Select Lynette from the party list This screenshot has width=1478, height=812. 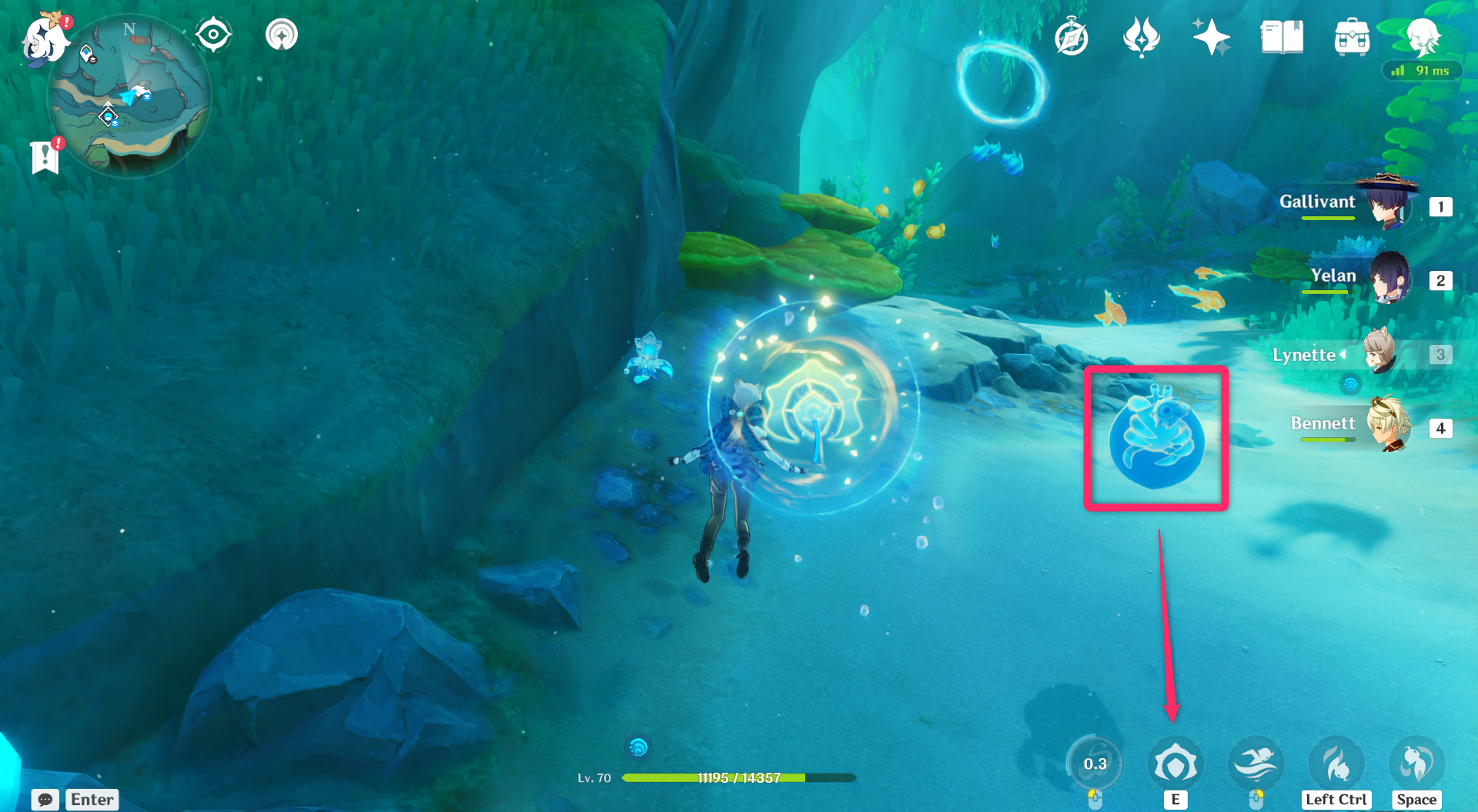point(1378,355)
